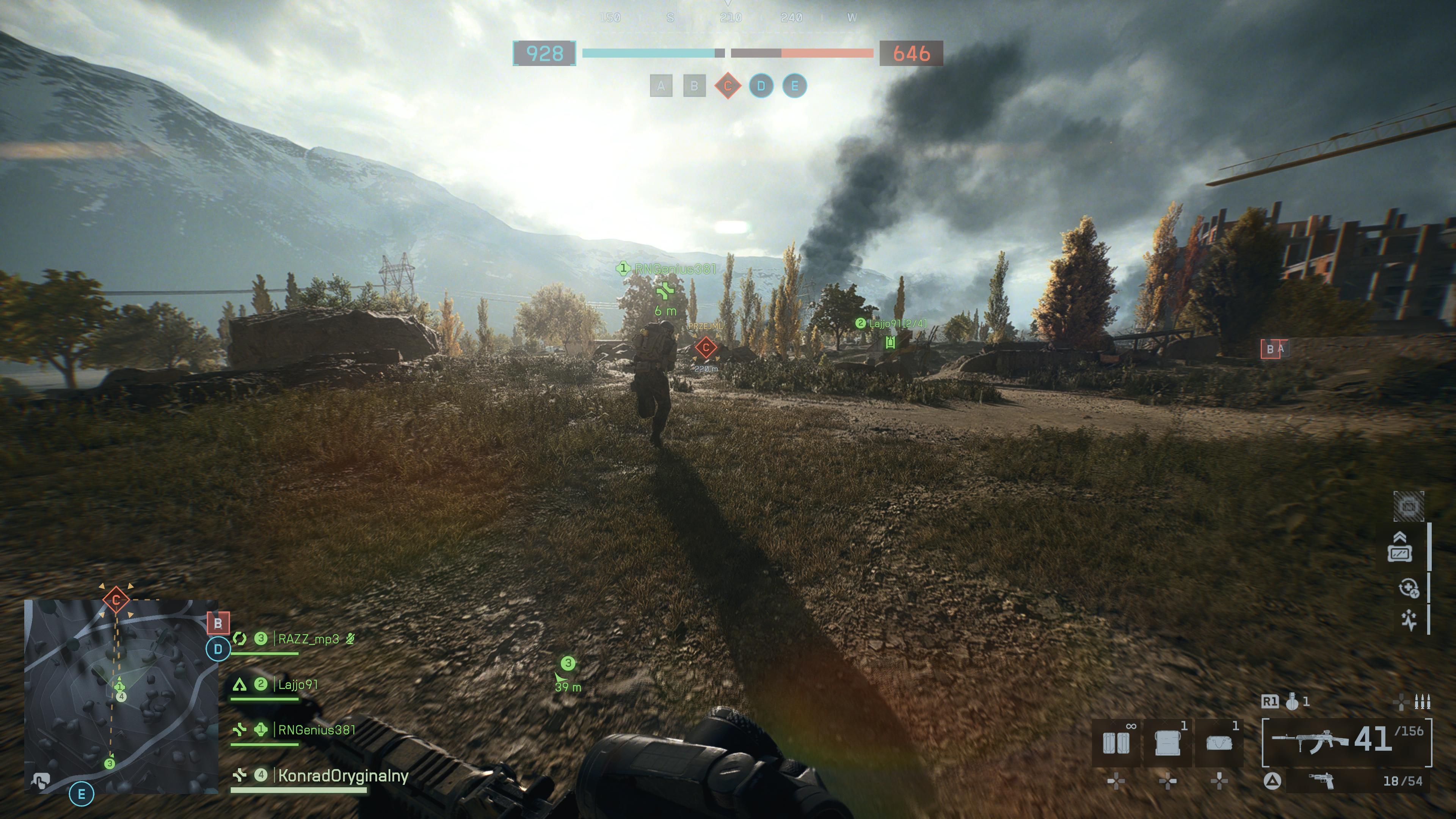Click objective E in the top capture bar
The image size is (1456, 819).
click(x=794, y=86)
